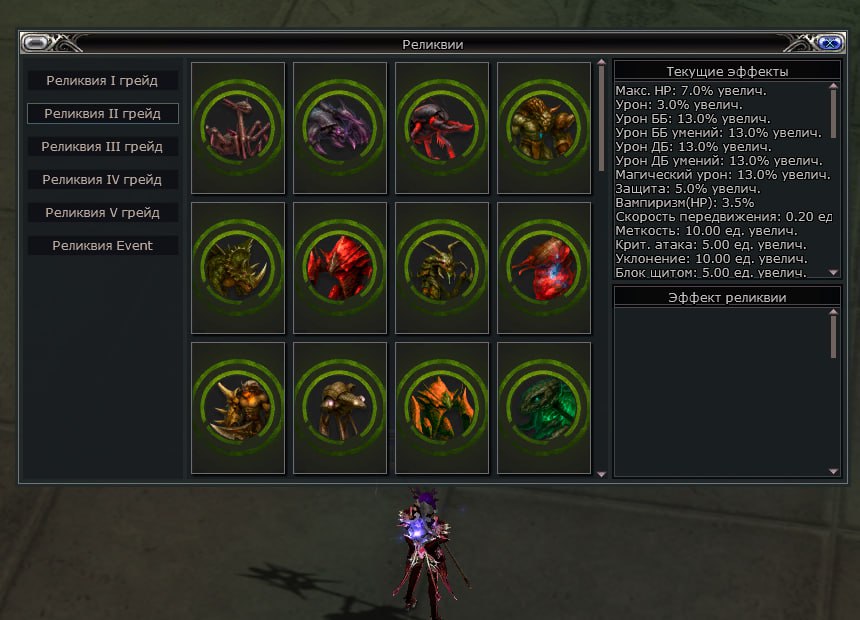Viewport: 860px width, 620px height.
Task: Pick the green dragon head relic
Action: point(544,407)
